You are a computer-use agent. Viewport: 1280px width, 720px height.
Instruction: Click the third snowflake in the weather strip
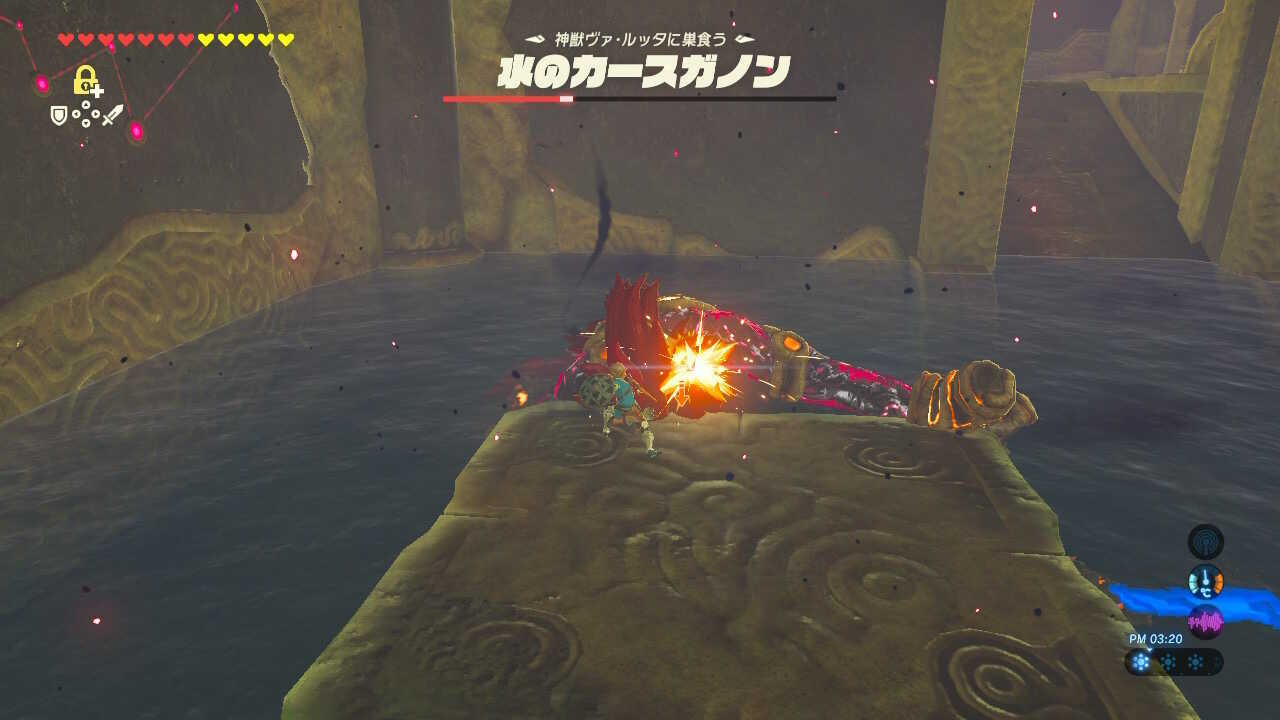click(x=1195, y=660)
